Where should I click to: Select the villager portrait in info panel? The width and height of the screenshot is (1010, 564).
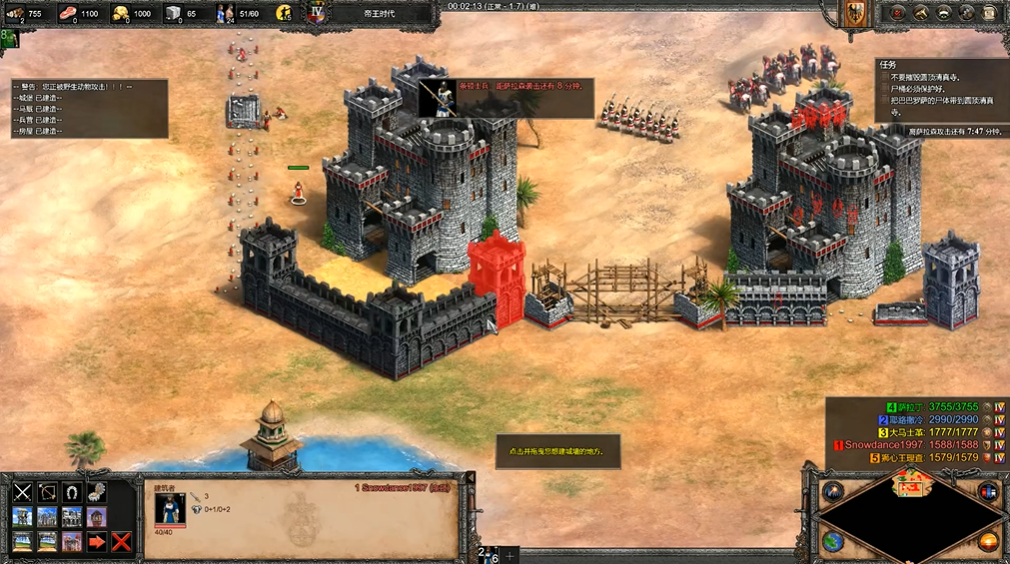tap(169, 508)
